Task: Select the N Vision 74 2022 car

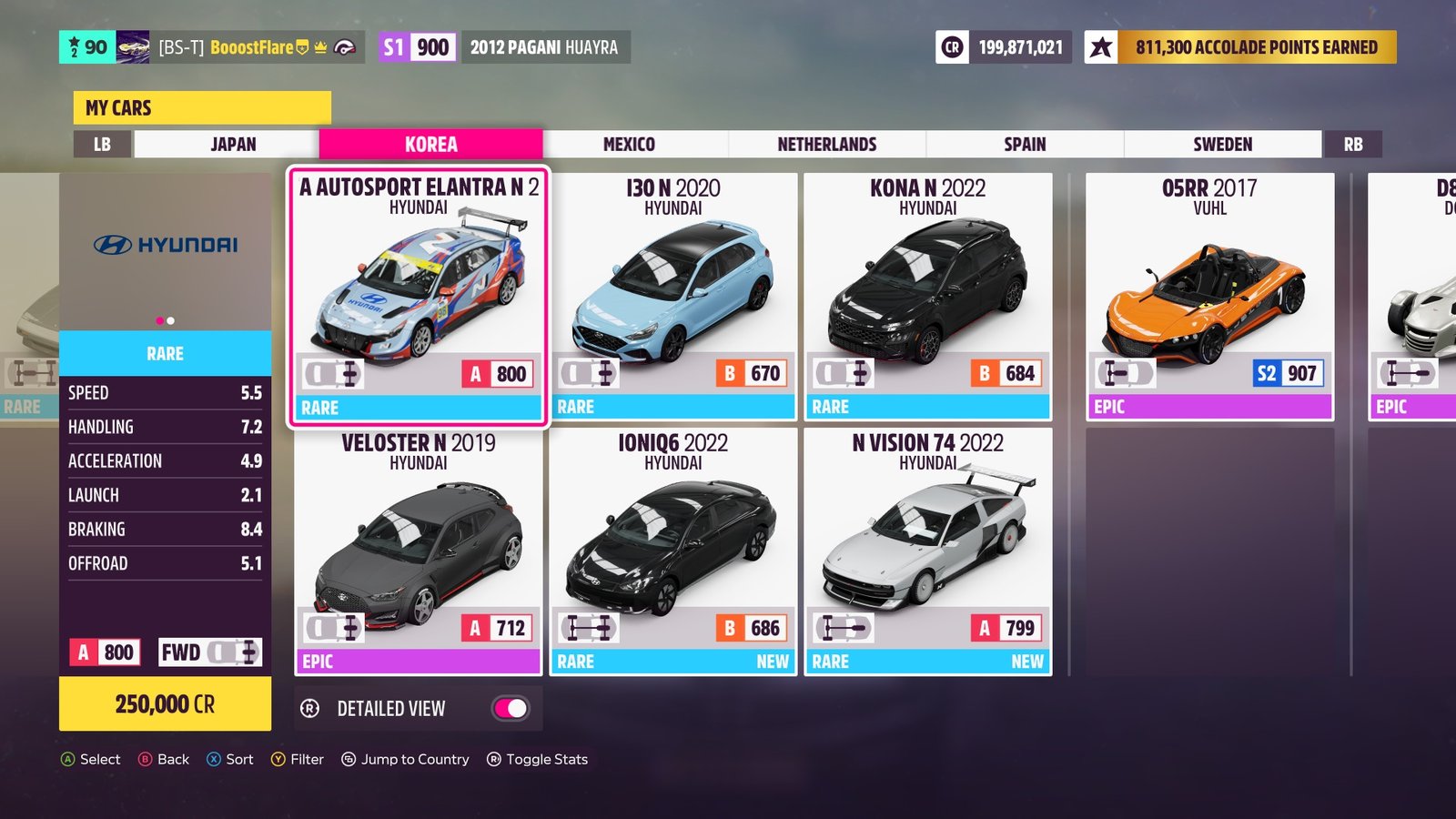Action: [928, 551]
